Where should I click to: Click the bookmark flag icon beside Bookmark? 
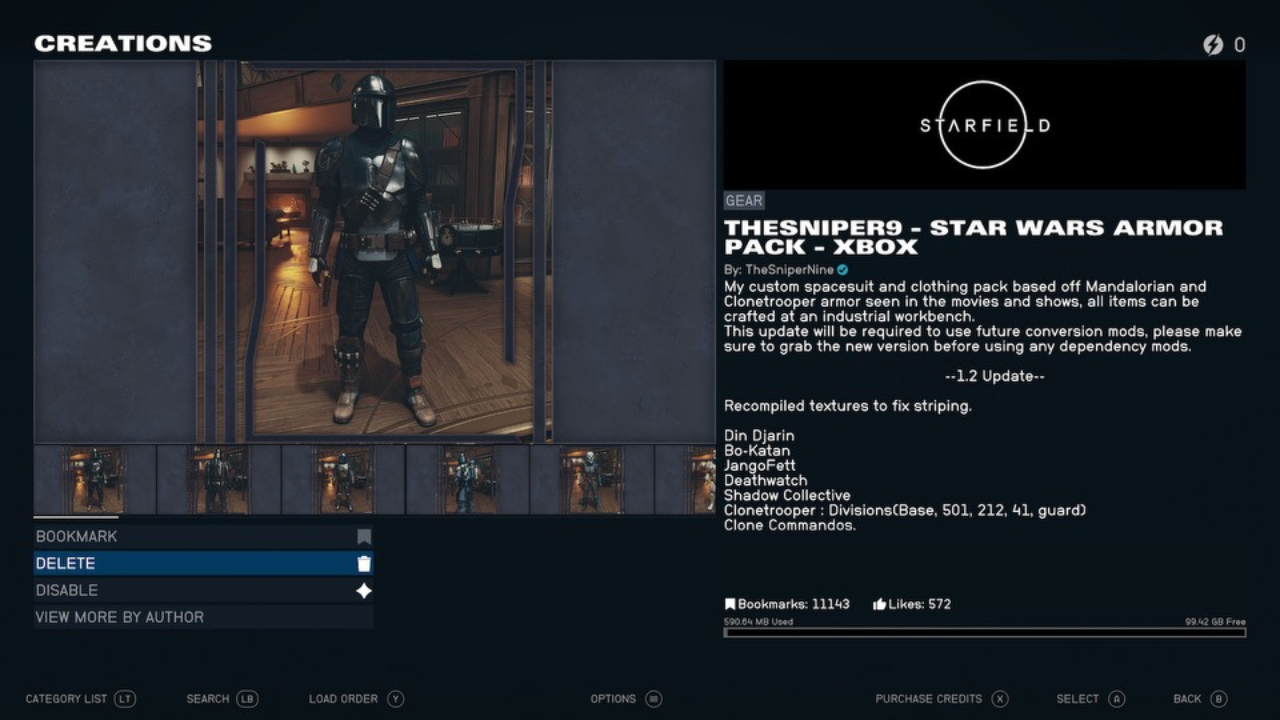(x=363, y=536)
